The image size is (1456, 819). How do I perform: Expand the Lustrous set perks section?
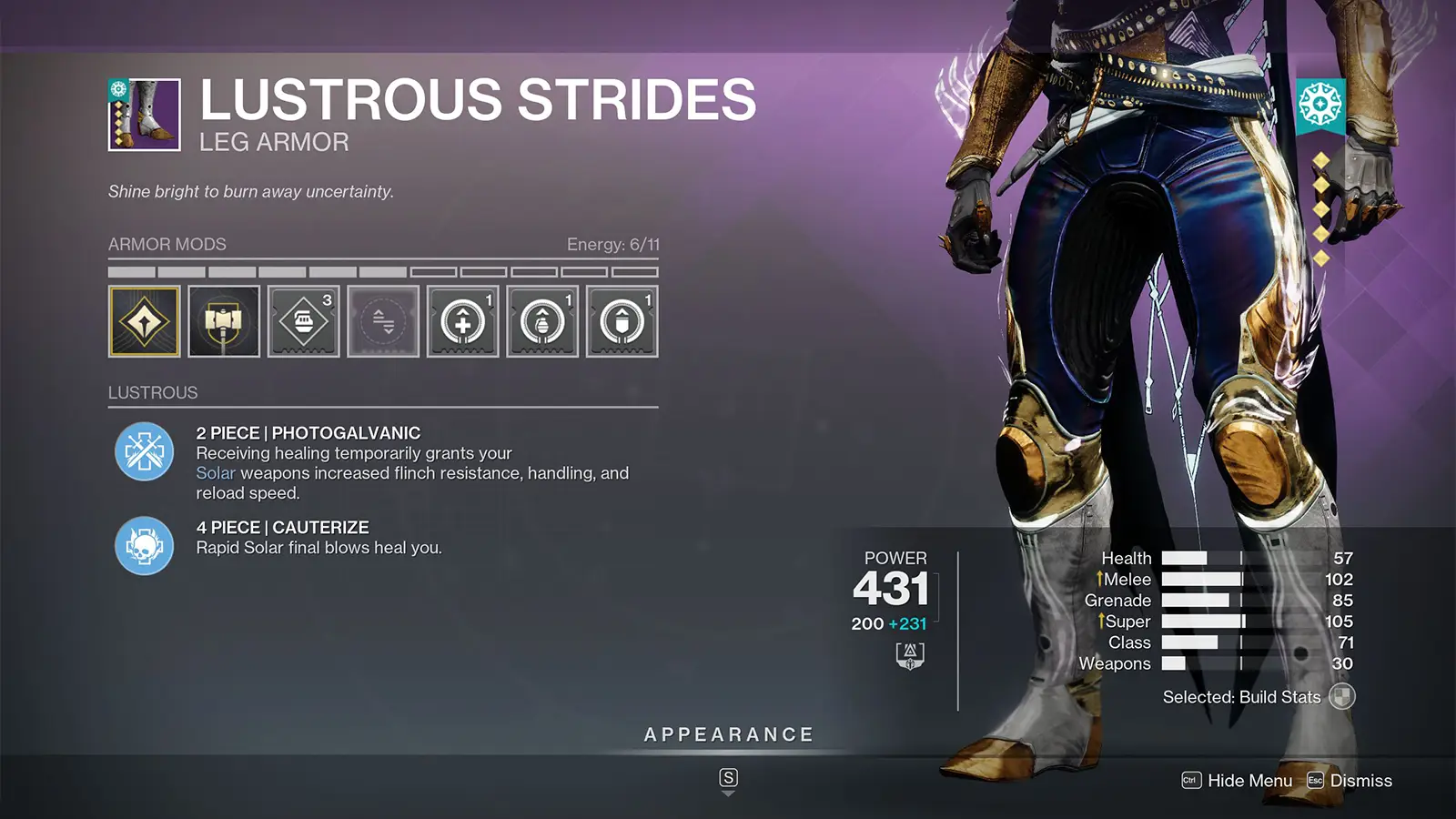tap(153, 392)
